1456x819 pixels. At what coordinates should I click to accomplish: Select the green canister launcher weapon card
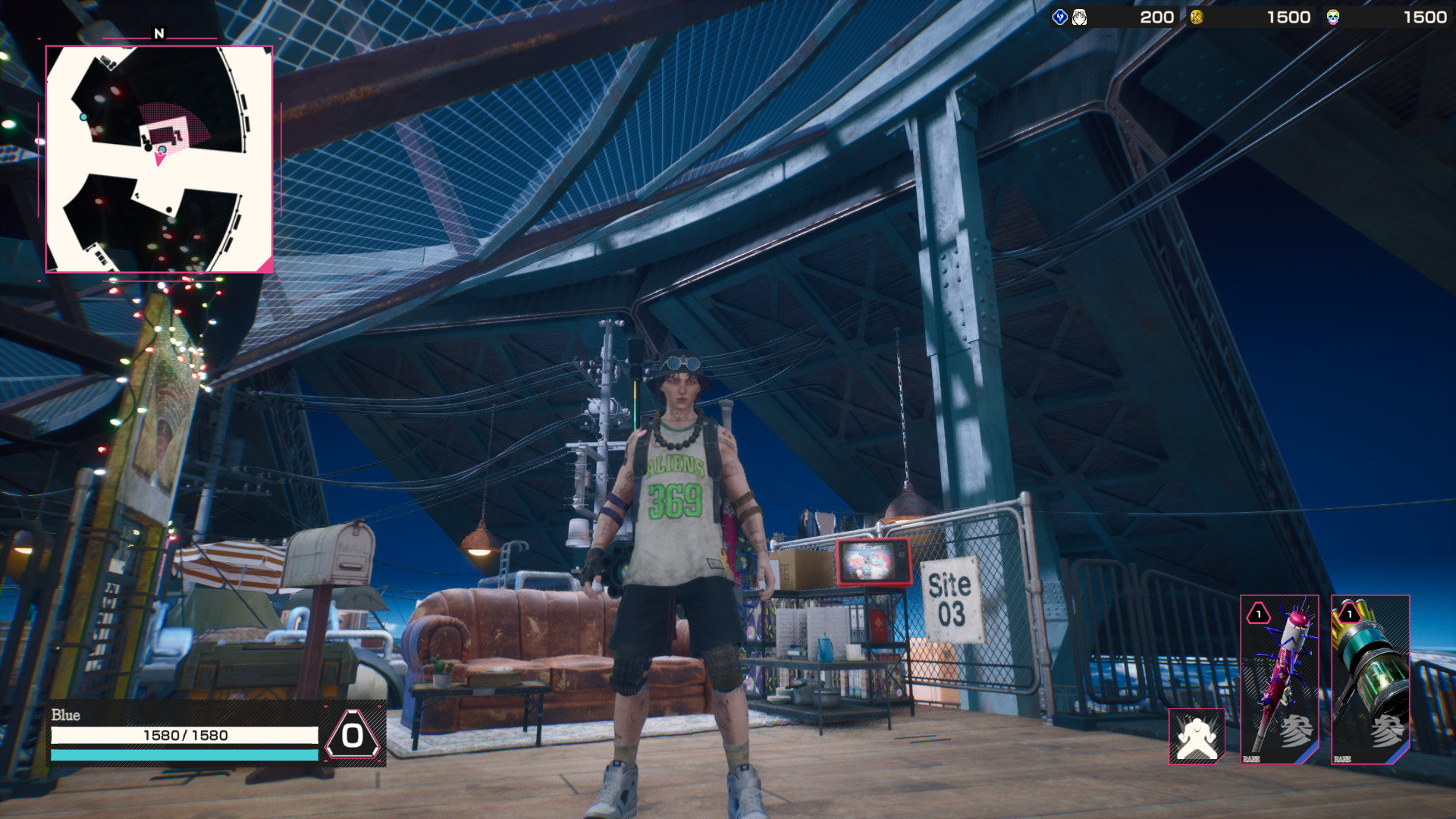1370,679
